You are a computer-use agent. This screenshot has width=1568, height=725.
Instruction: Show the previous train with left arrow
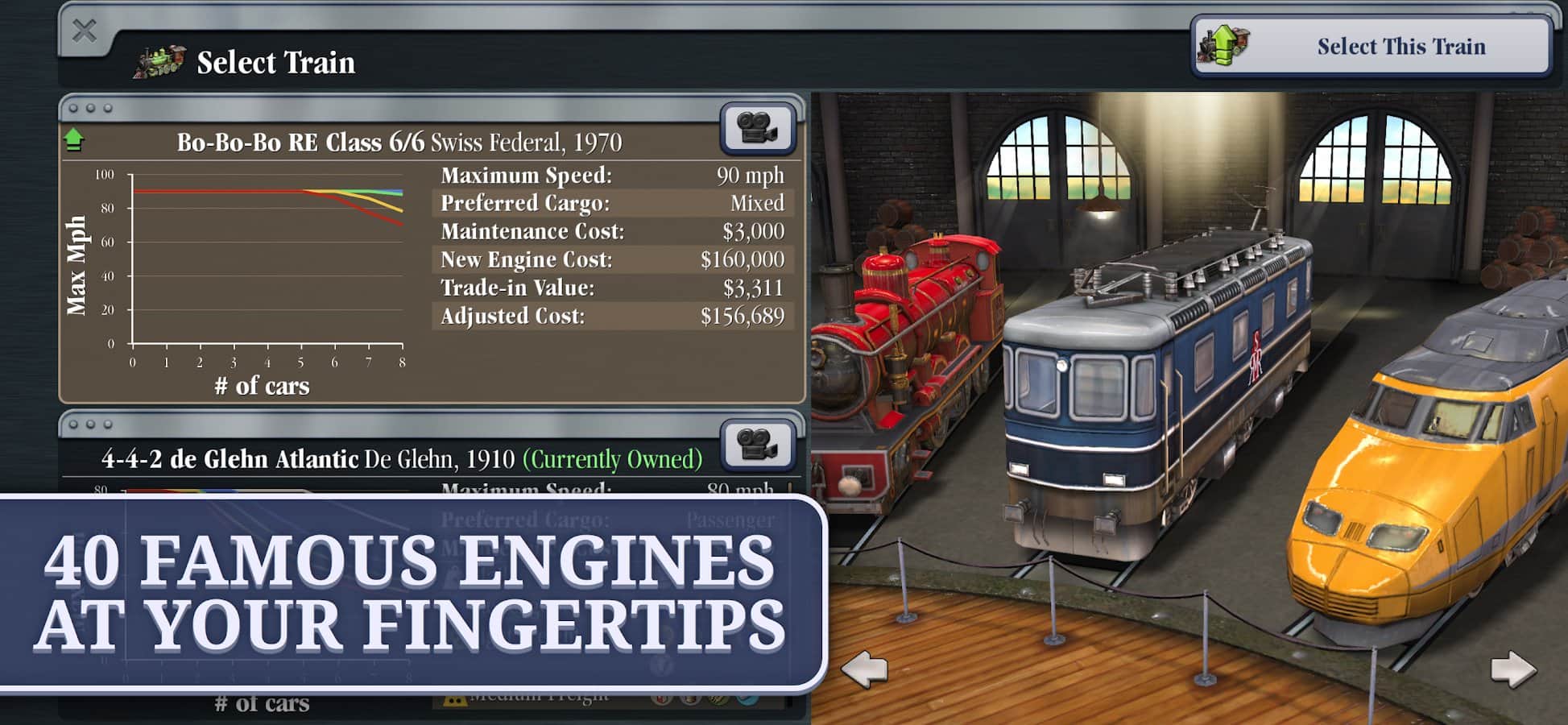[864, 669]
